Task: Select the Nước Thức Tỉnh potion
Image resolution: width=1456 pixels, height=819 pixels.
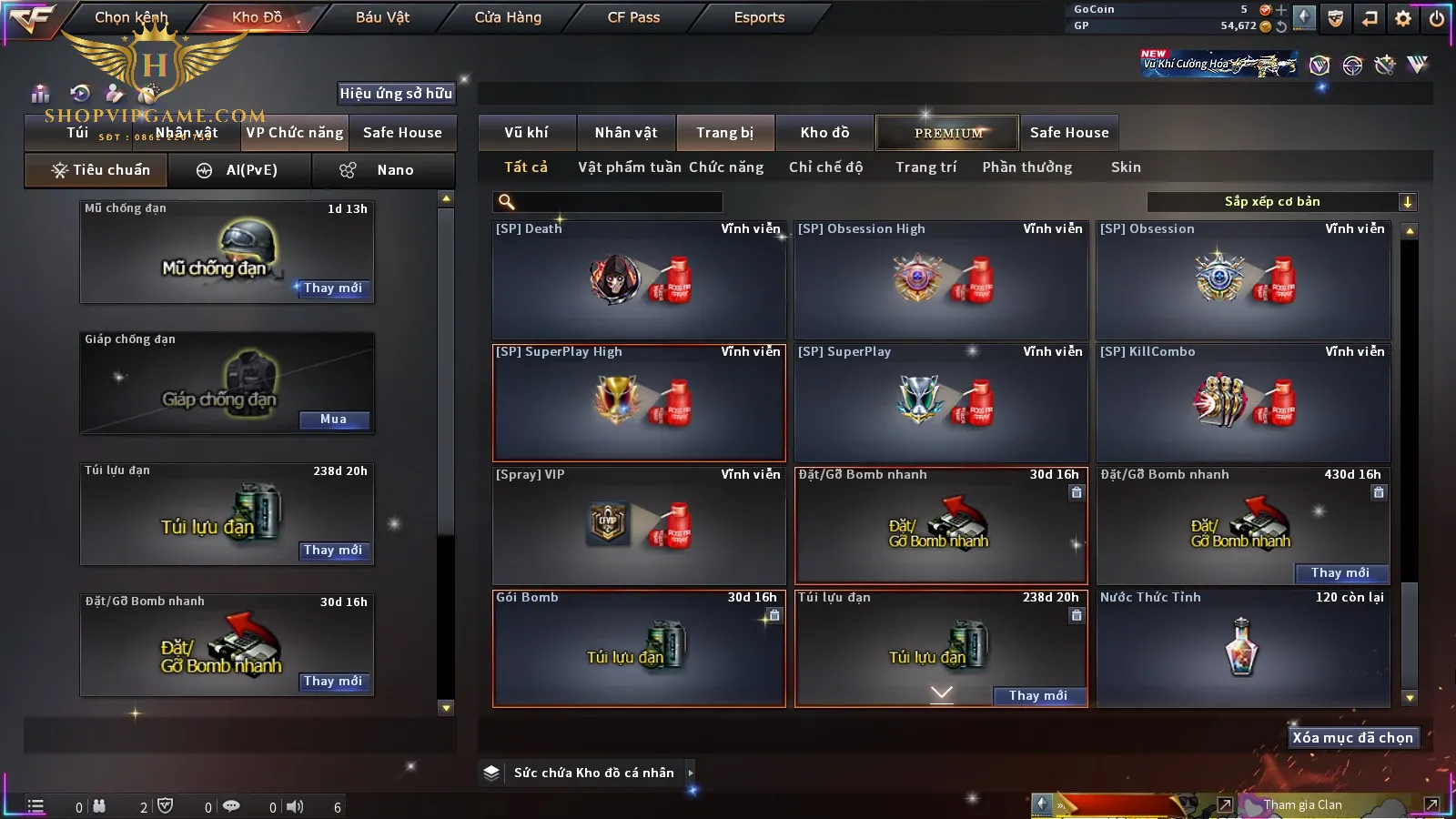Action: click(1242, 648)
